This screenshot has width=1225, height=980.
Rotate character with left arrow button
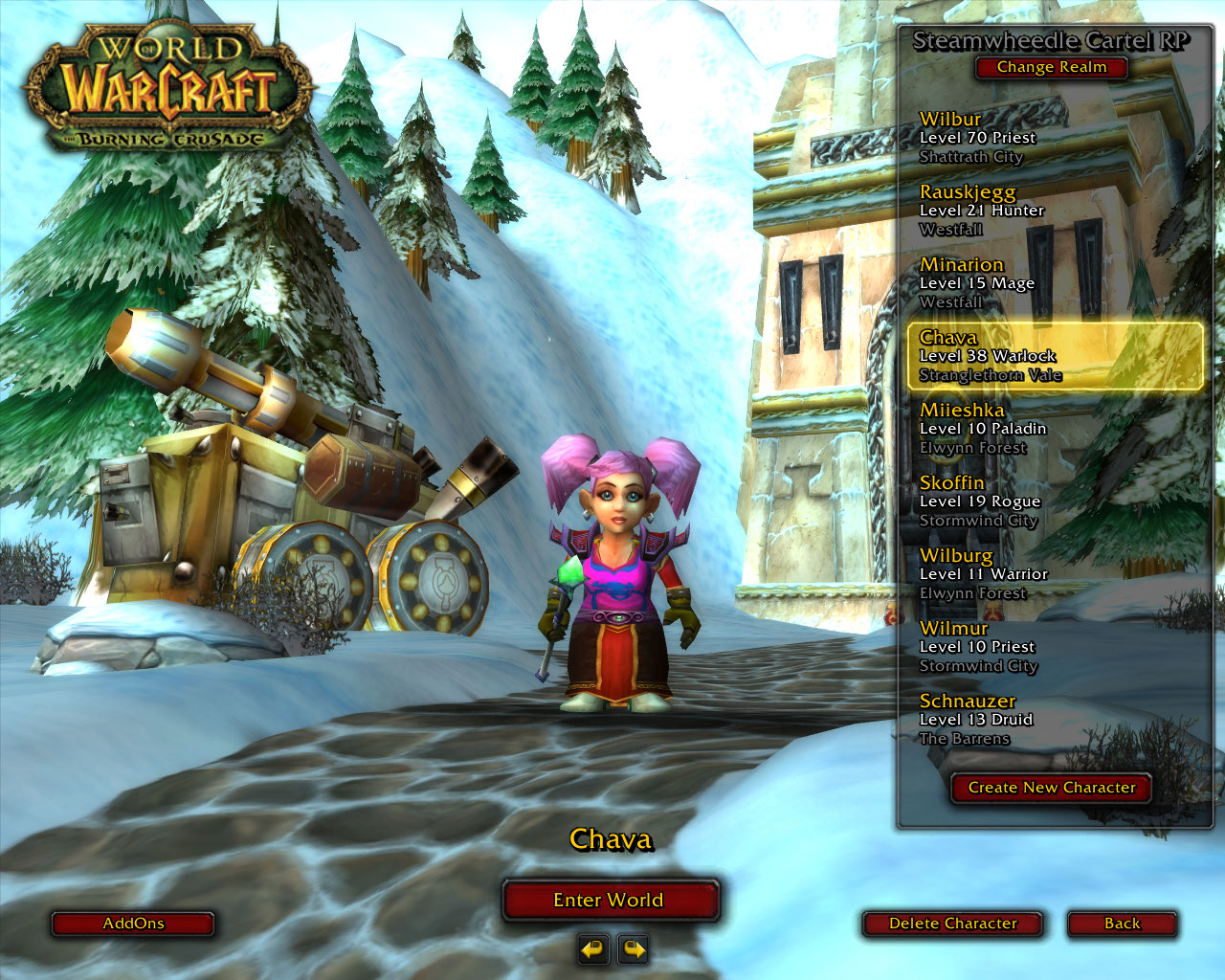593,949
